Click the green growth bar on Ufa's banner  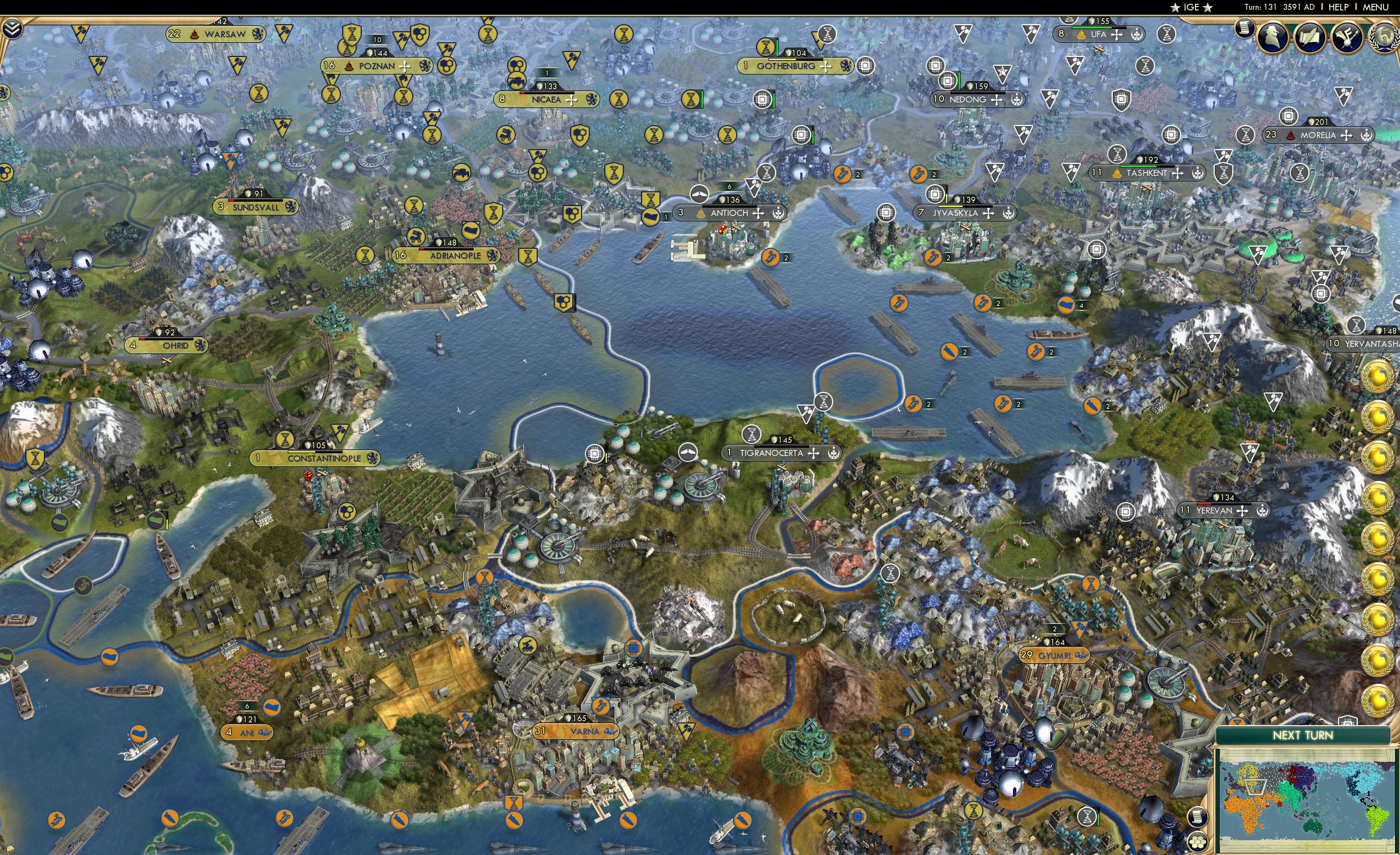1092,28
